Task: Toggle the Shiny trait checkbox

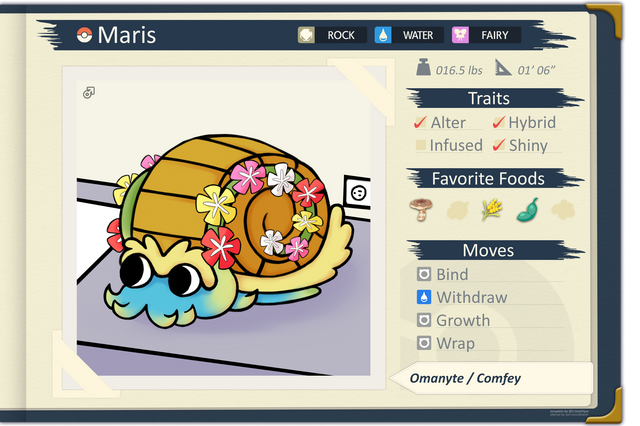Action: point(499,146)
